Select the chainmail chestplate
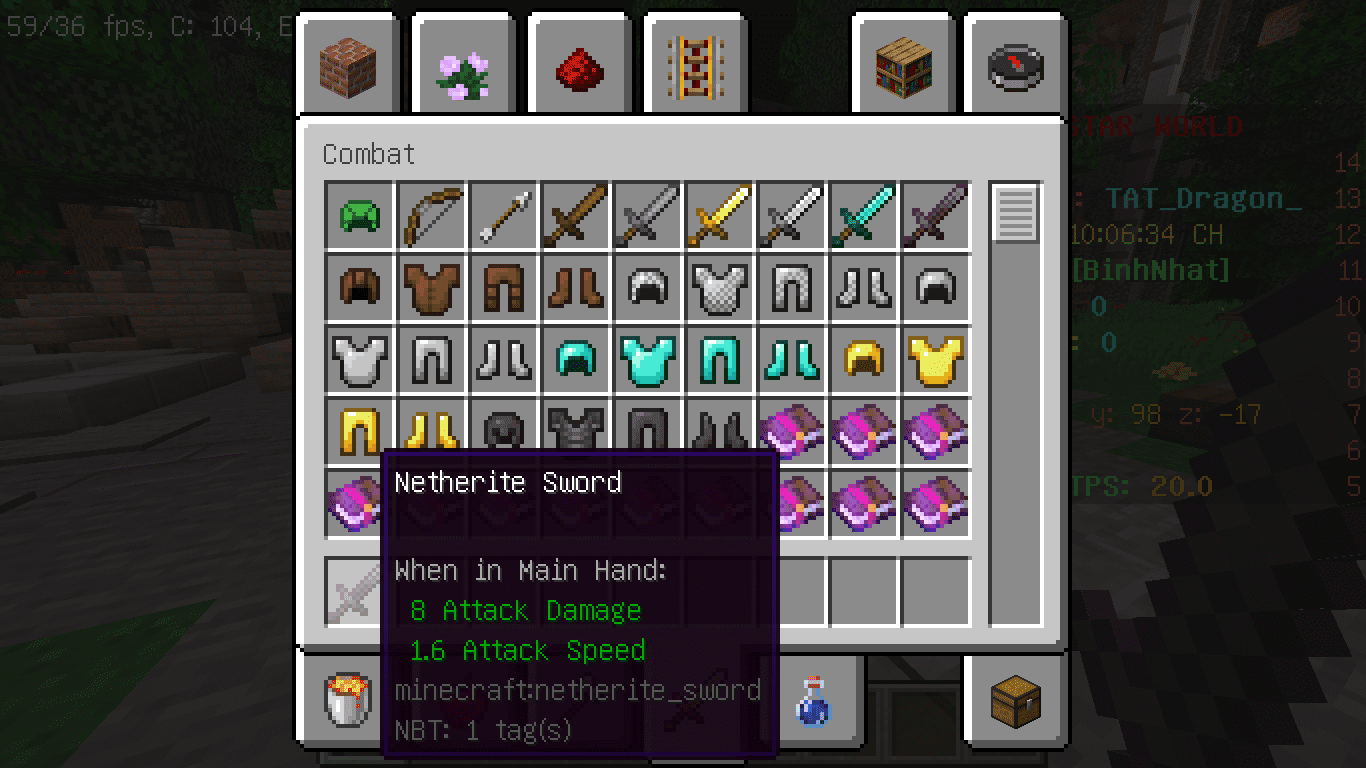The width and height of the screenshot is (1366, 768). [719, 287]
